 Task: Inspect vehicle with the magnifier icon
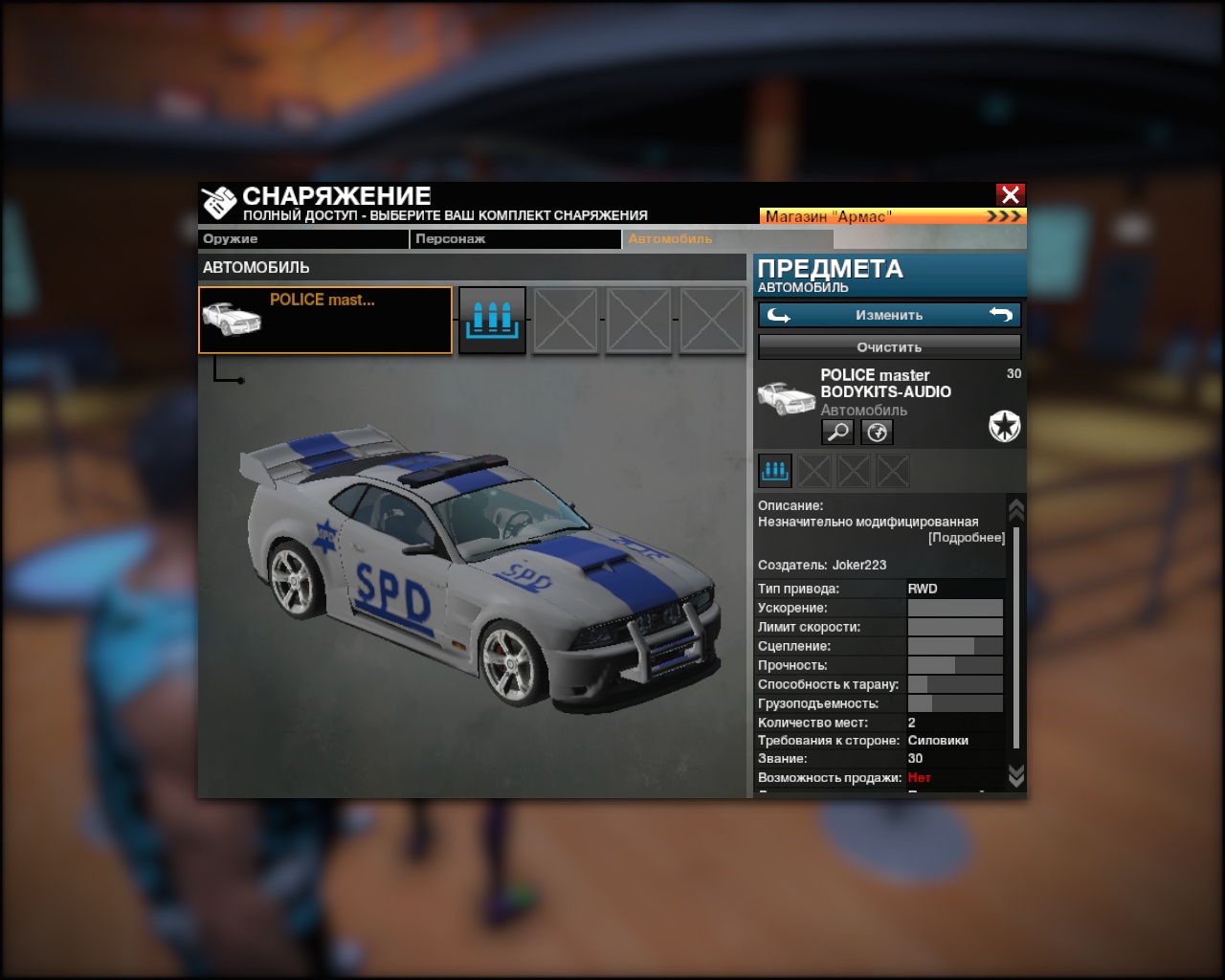coord(837,433)
